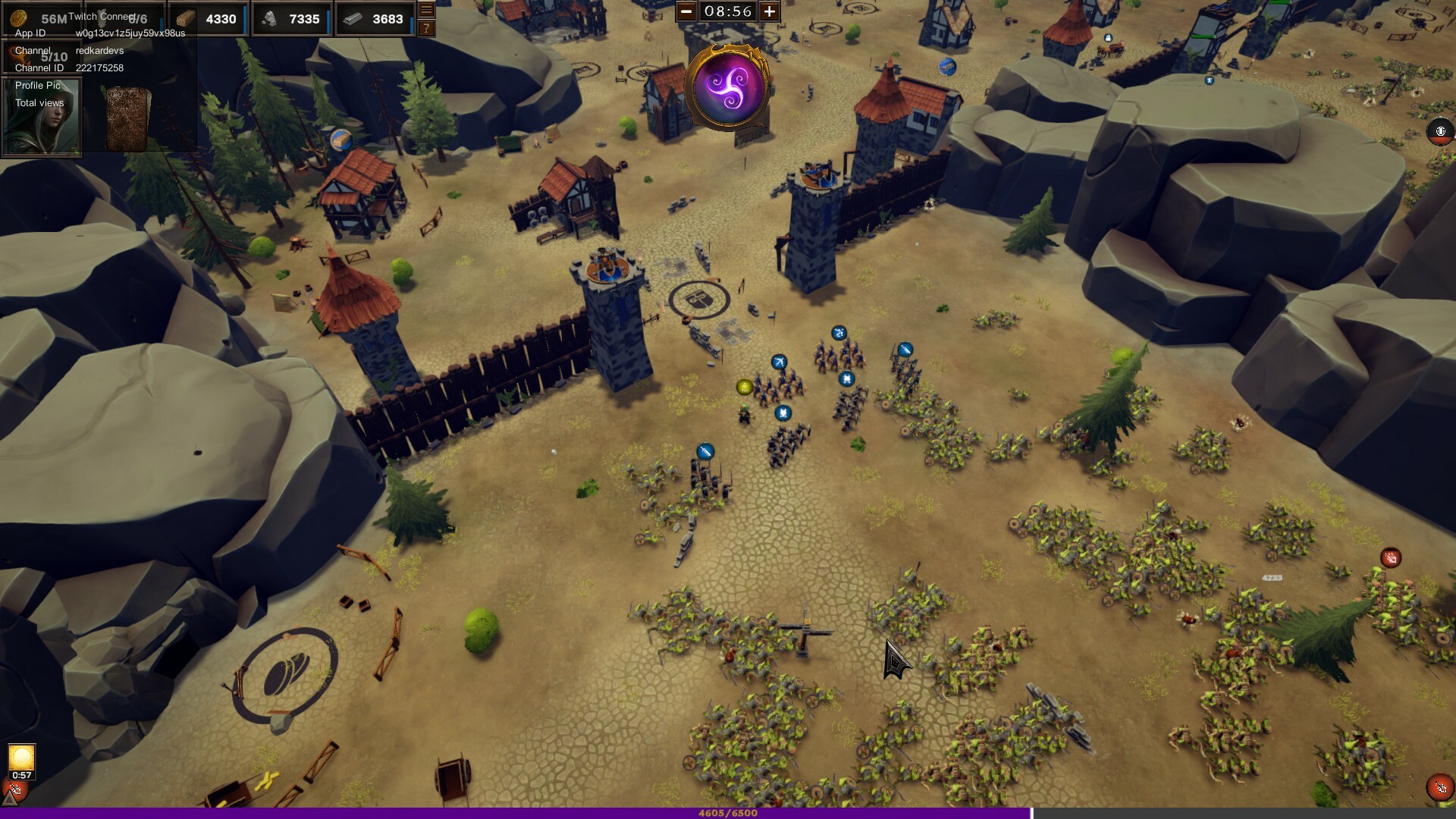The height and width of the screenshot is (819, 1456).
Task: Increase game speed with the plus button
Action: click(769, 11)
